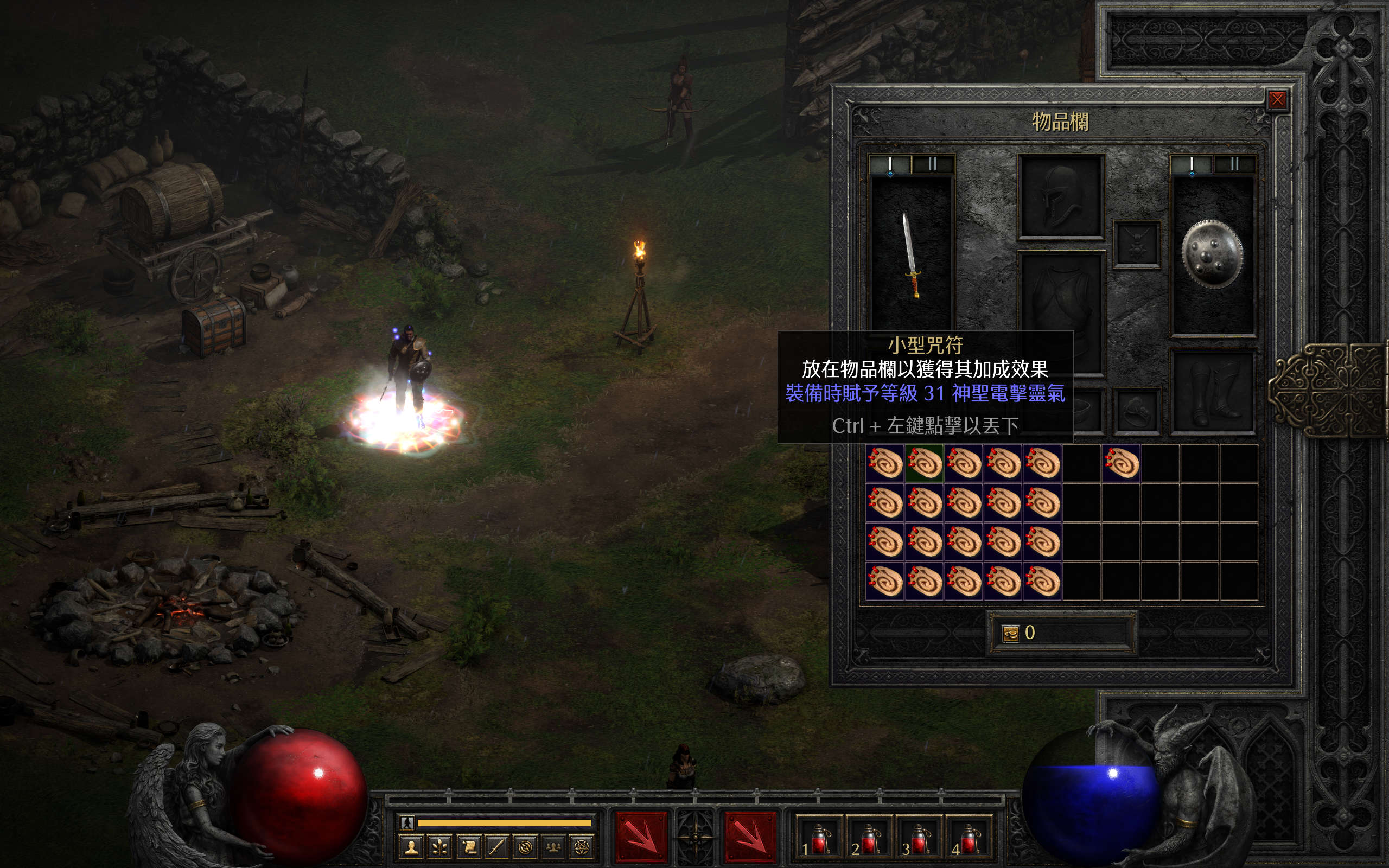This screenshot has width=1389, height=868.
Task: Click the empty amulet equipment slot
Action: click(x=1137, y=244)
